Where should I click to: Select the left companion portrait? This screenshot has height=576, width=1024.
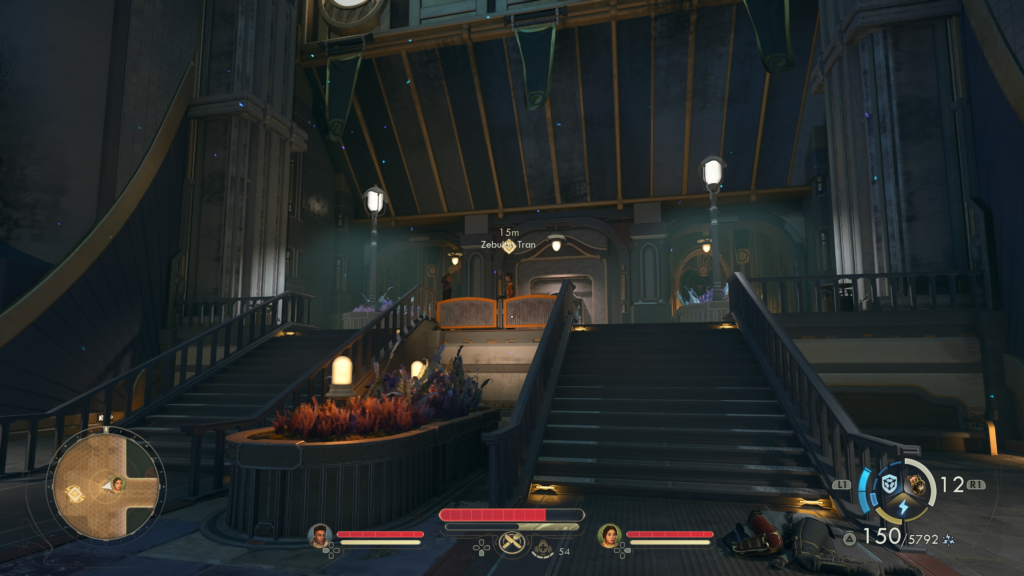319,535
